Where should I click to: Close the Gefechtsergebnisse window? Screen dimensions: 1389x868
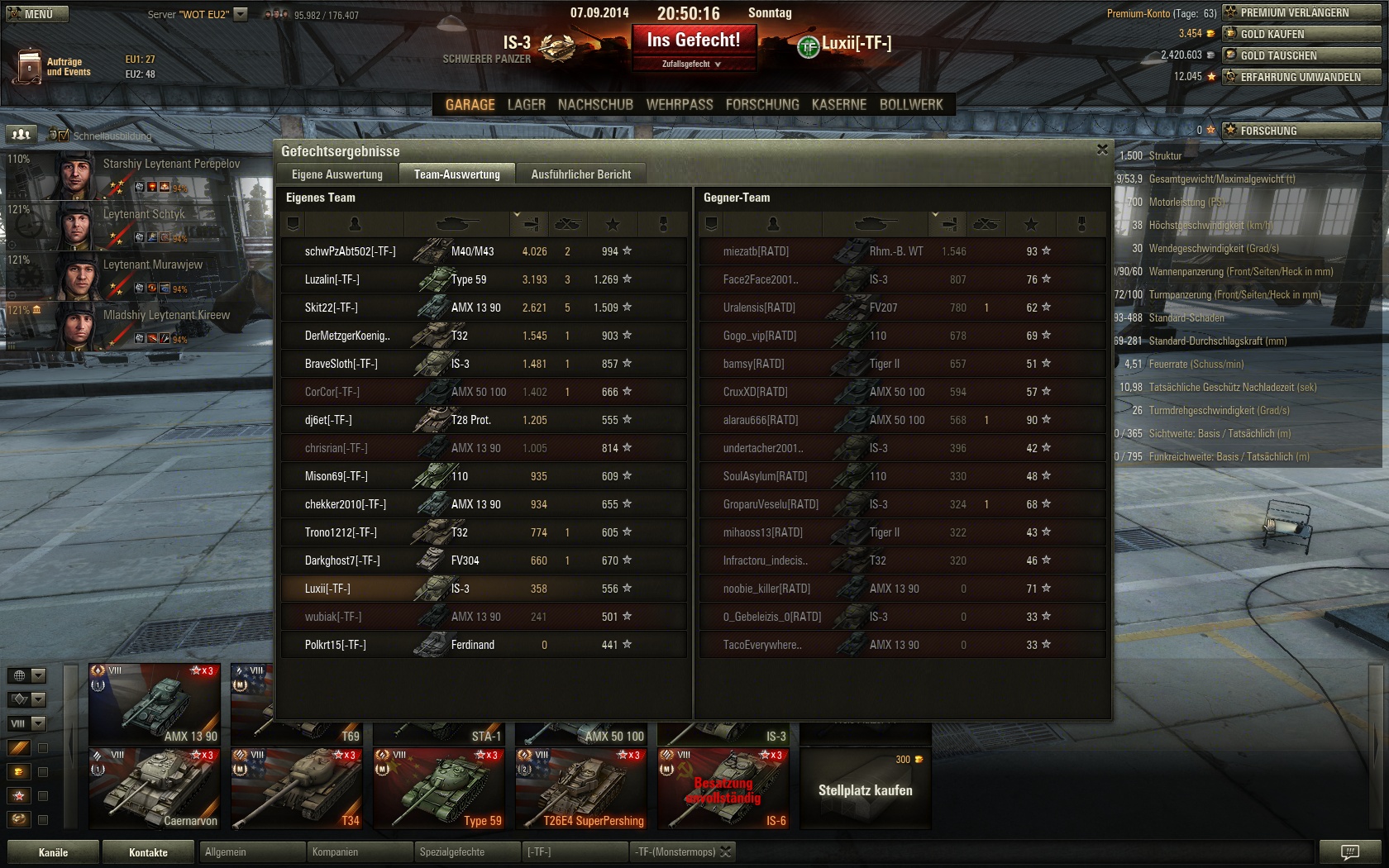pyautogui.click(x=1101, y=150)
